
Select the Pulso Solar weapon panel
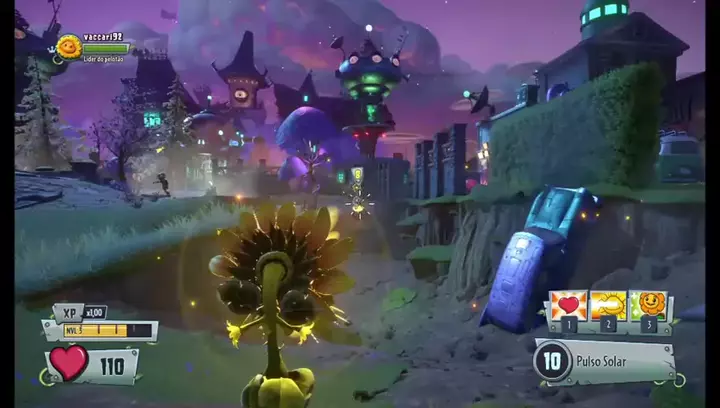click(604, 361)
